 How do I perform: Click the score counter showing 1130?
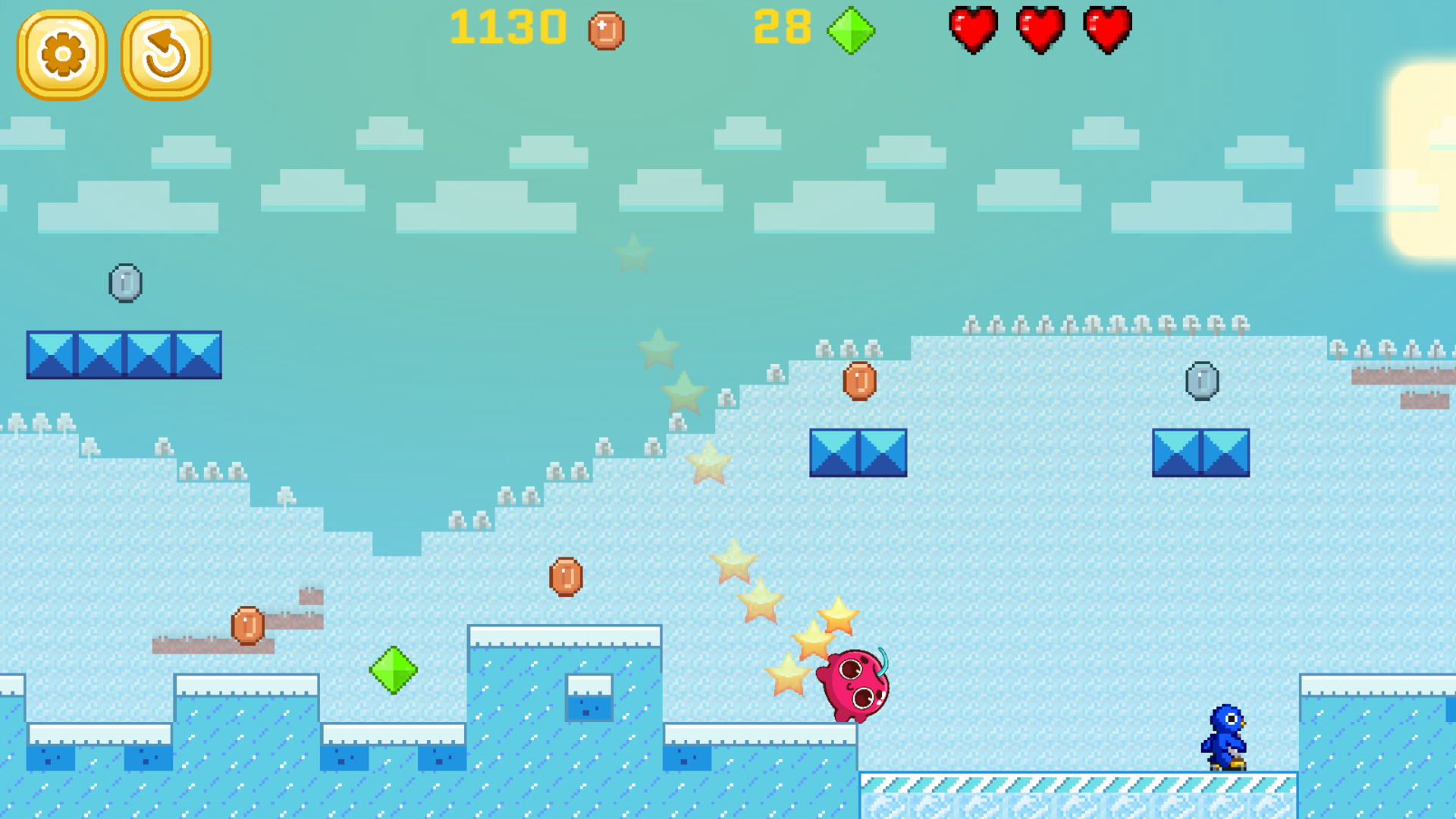coord(507,29)
